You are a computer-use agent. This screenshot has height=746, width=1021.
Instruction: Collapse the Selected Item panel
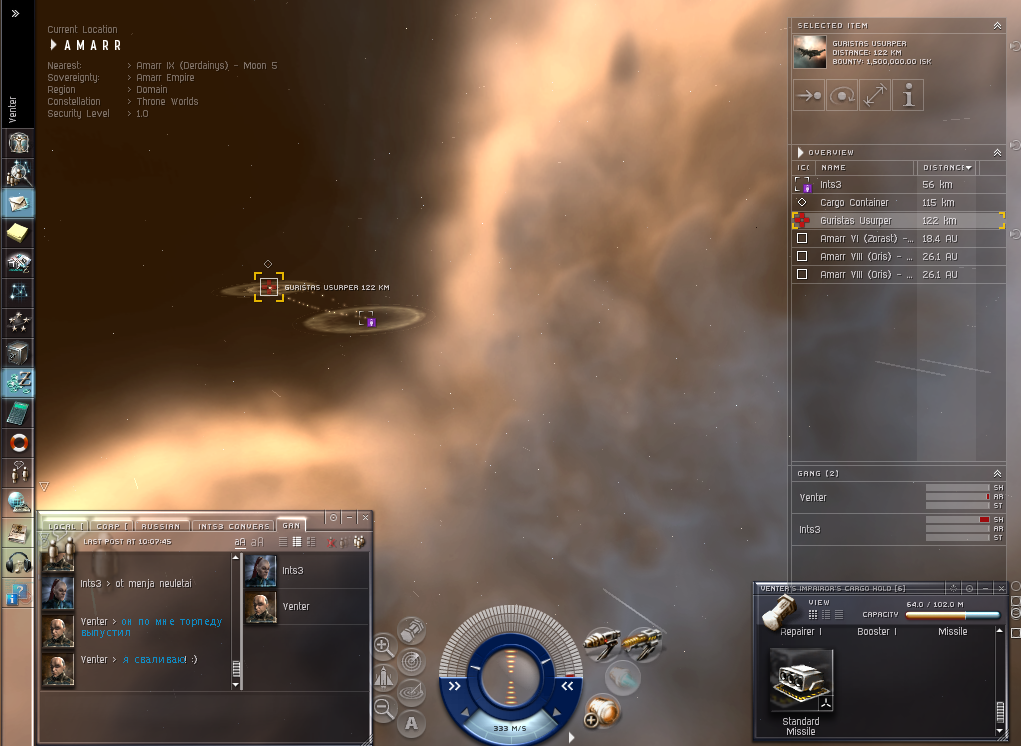pyautogui.click(x=997, y=25)
